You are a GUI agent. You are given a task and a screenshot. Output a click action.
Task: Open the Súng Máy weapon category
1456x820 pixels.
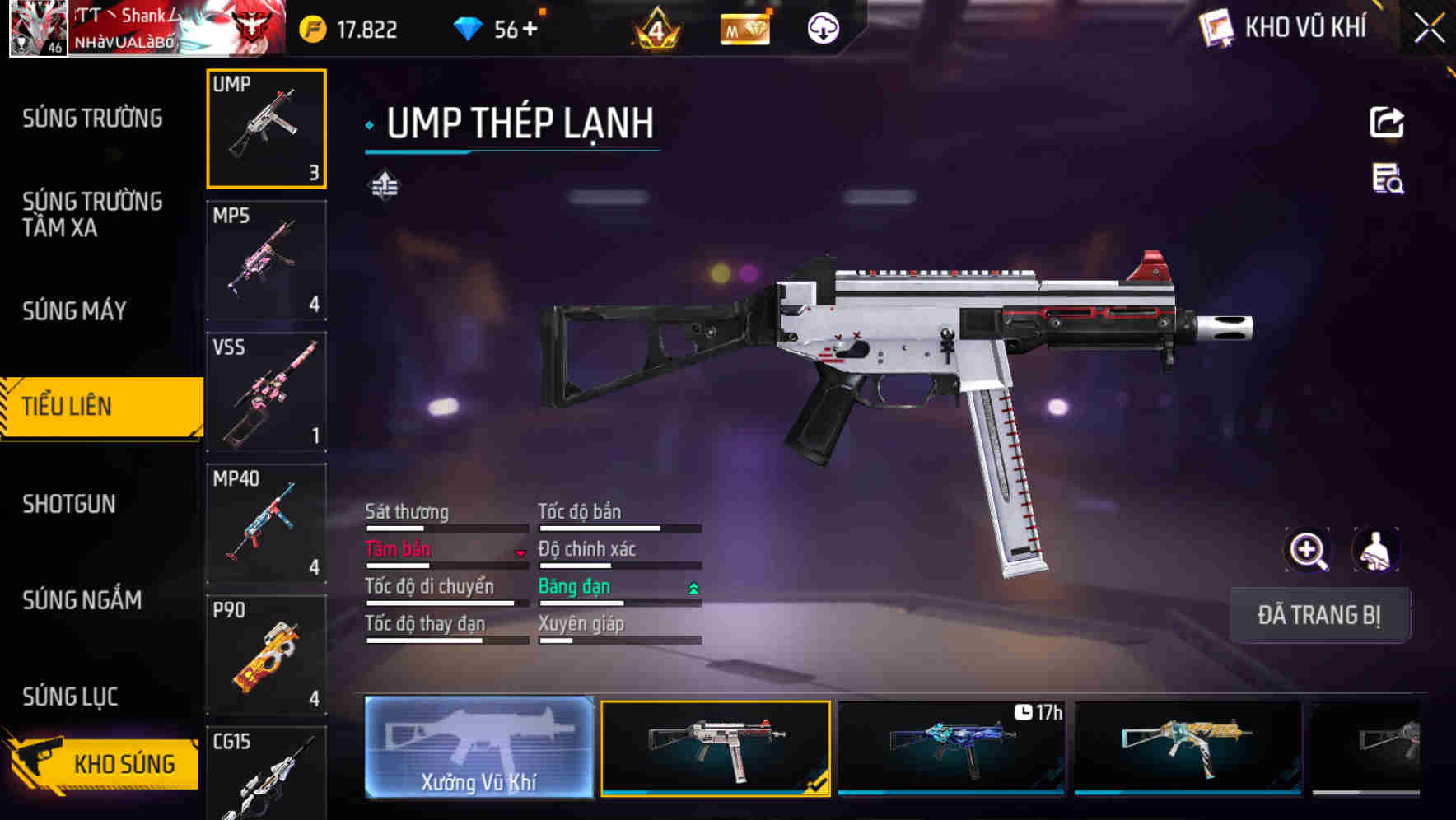tap(74, 311)
